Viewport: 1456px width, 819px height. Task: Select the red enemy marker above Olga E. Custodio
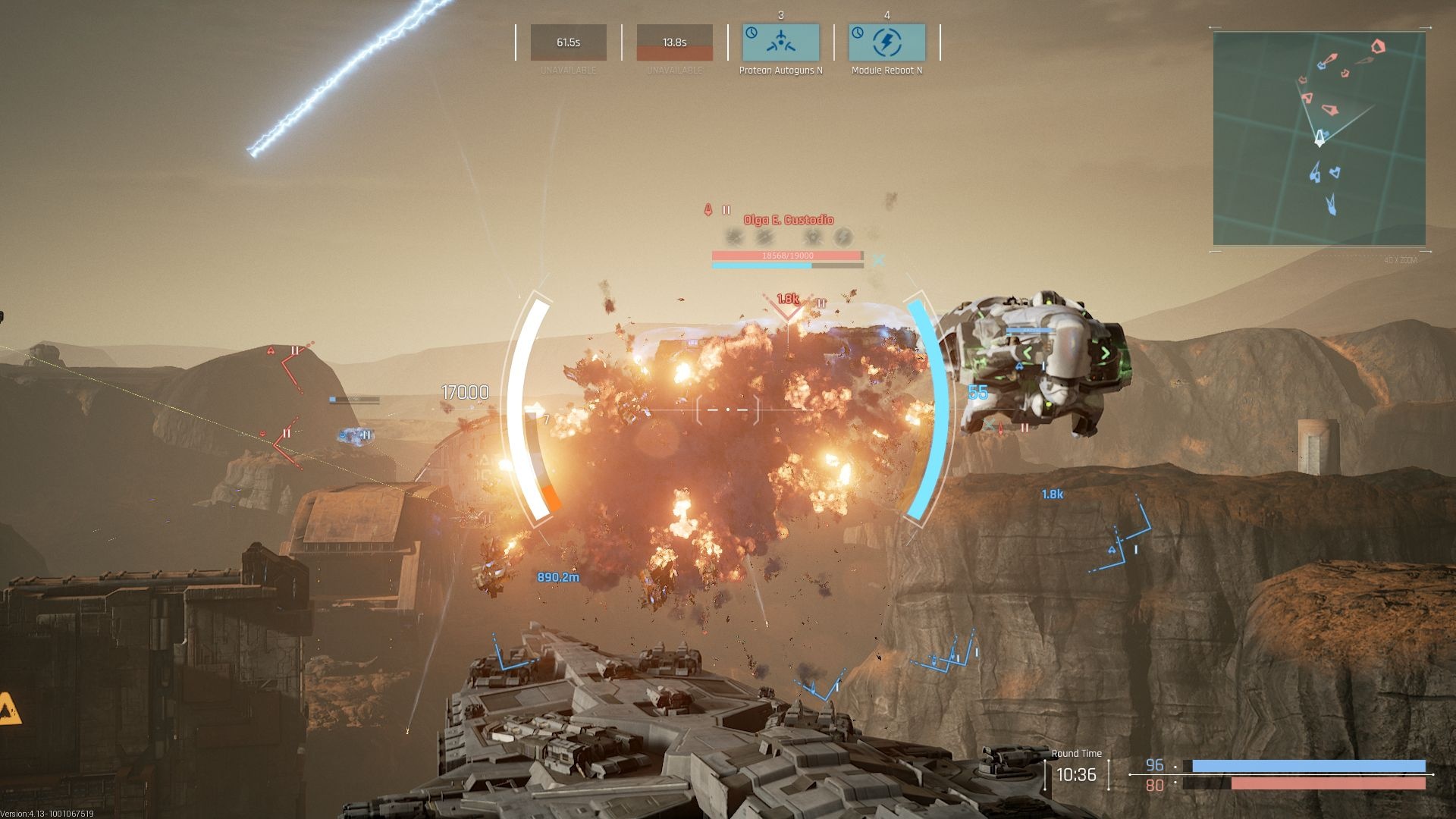(708, 209)
